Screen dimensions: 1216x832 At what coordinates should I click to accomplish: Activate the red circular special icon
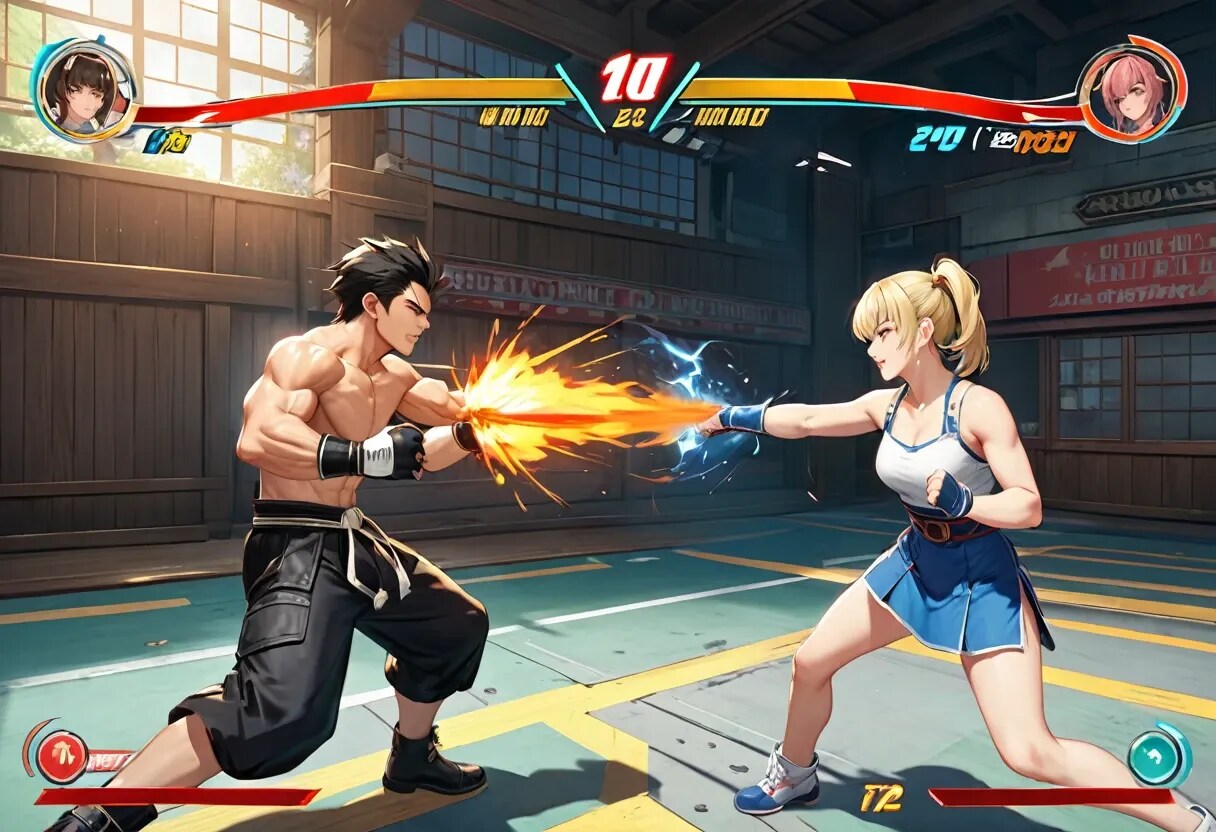pos(62,758)
